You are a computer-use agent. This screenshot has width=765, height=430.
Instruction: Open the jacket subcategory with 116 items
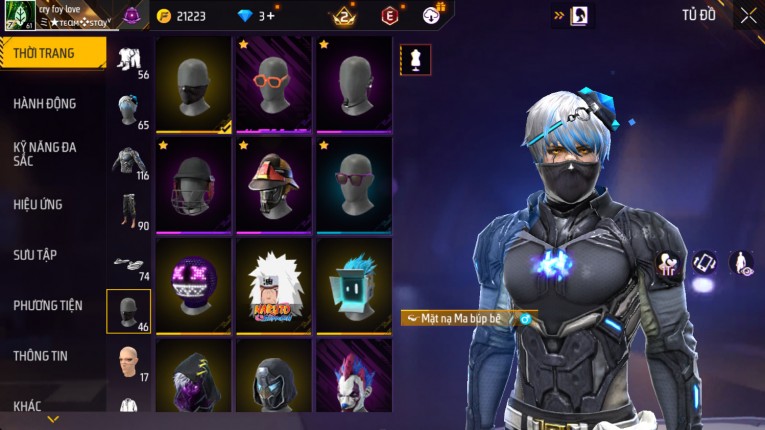[128, 160]
